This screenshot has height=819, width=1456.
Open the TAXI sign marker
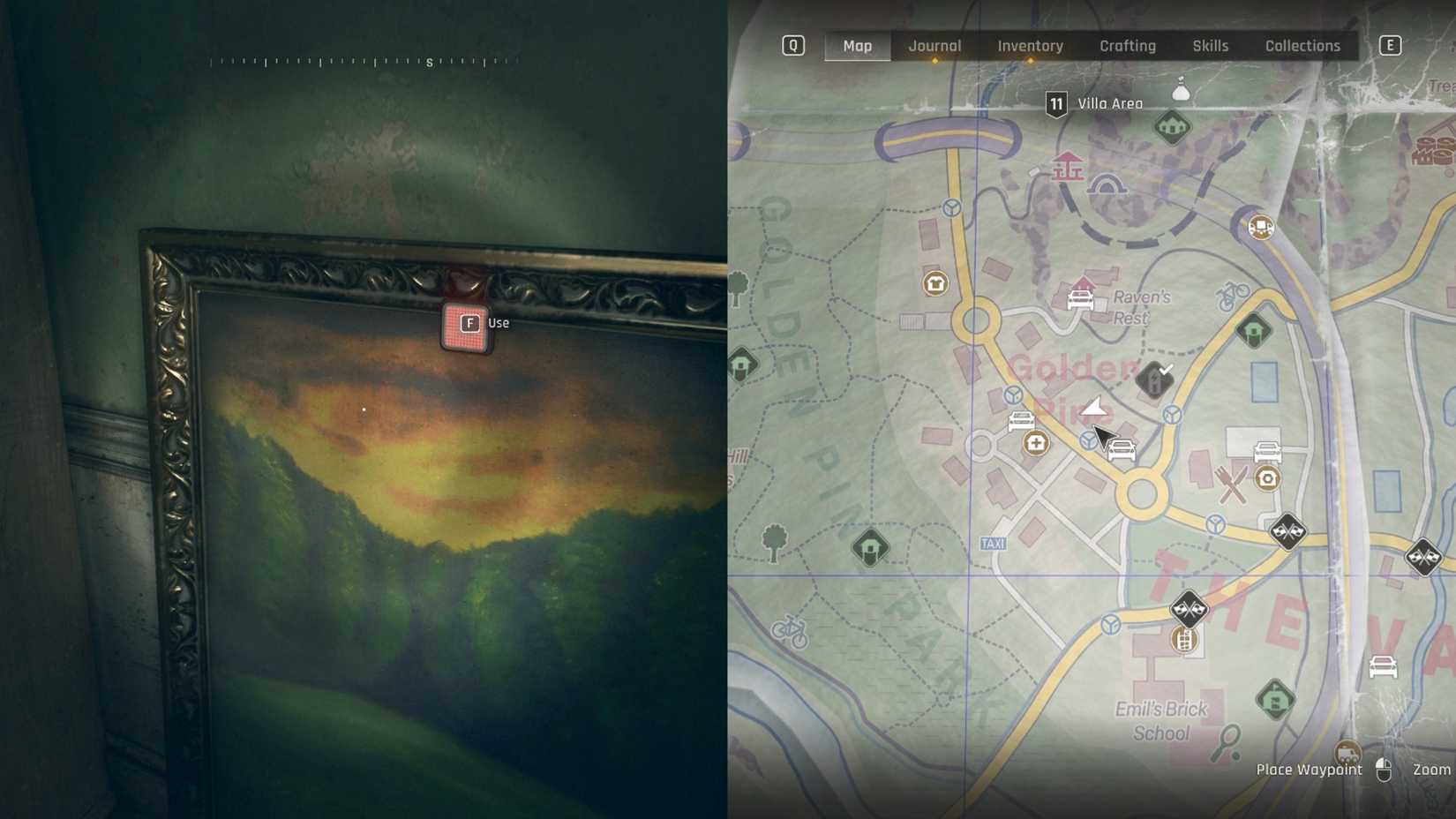click(x=992, y=543)
